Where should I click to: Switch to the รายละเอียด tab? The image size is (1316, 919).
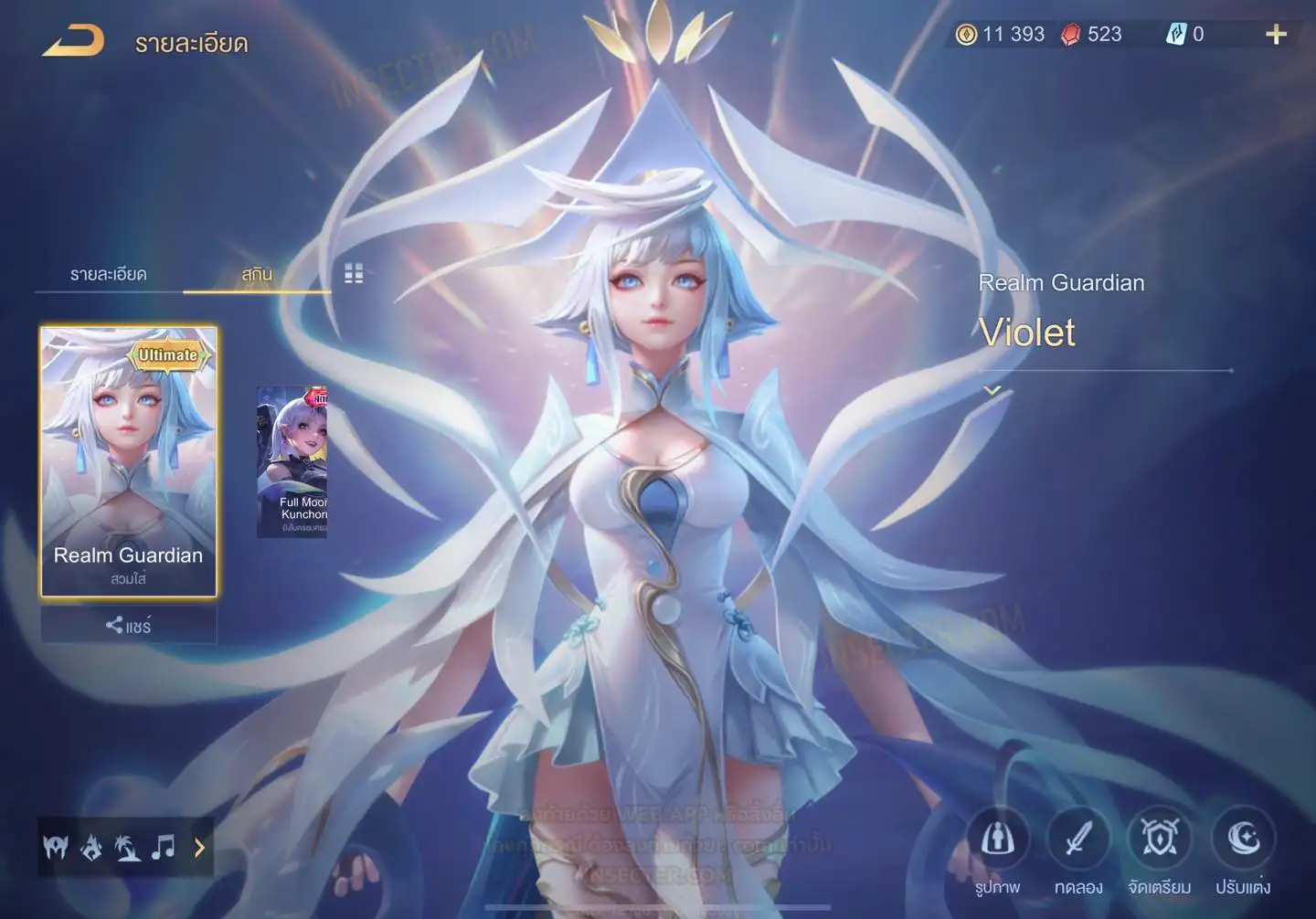tap(108, 274)
